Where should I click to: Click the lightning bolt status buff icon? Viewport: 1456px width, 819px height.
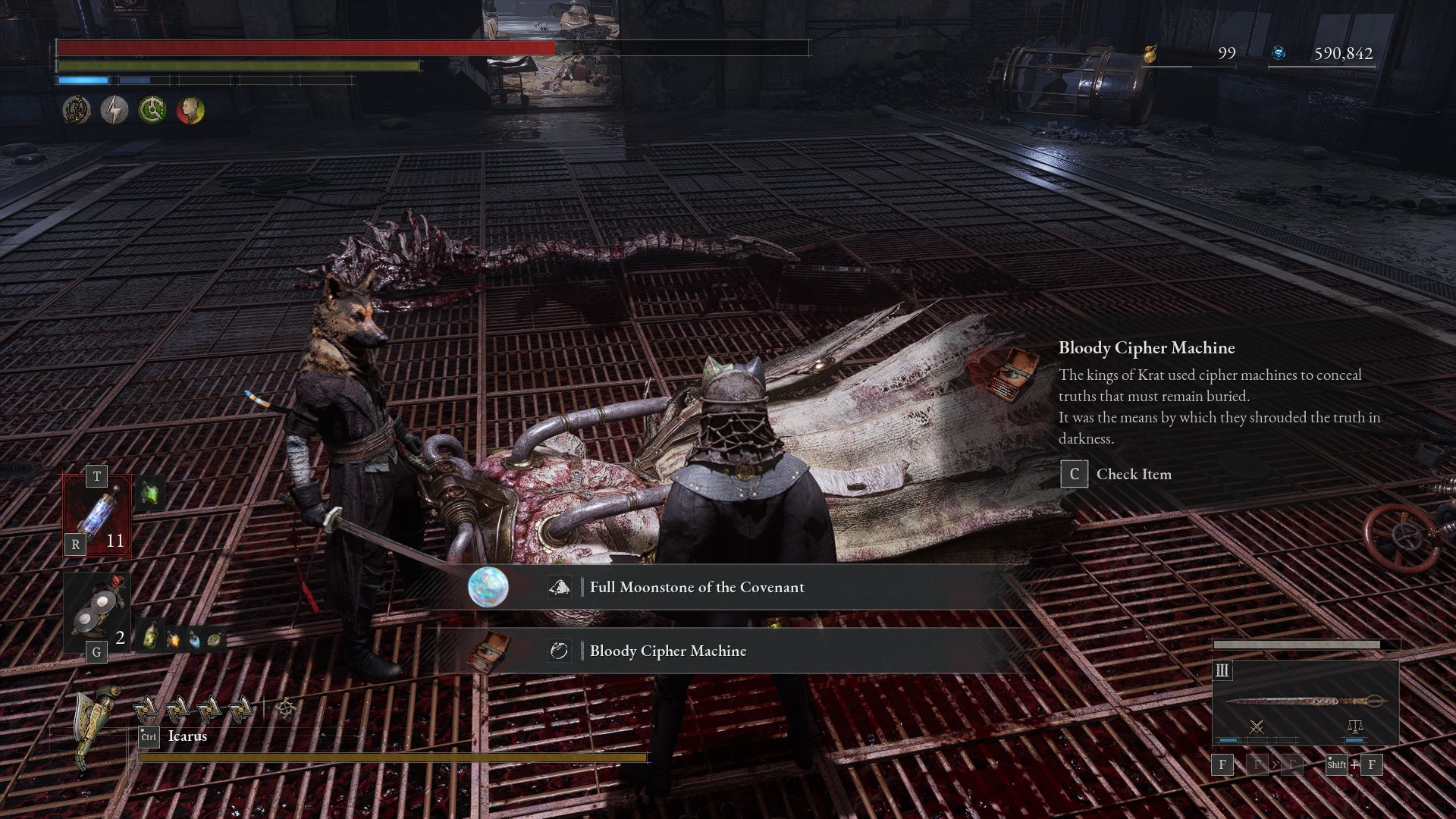pos(115,111)
